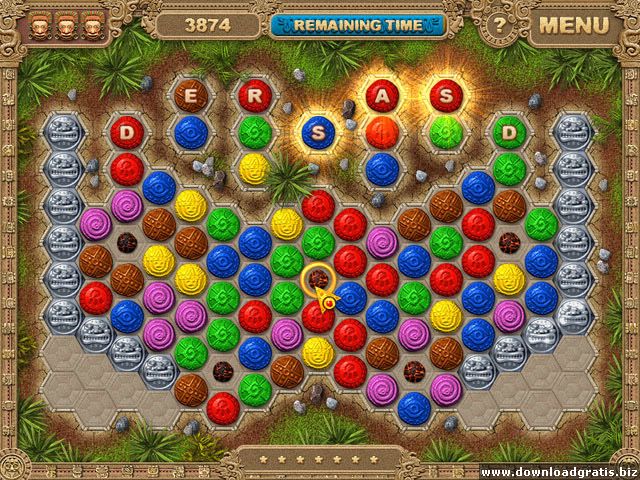This screenshot has height=480, width=640.
Task: Select the red letter A tile
Action: click(382, 95)
